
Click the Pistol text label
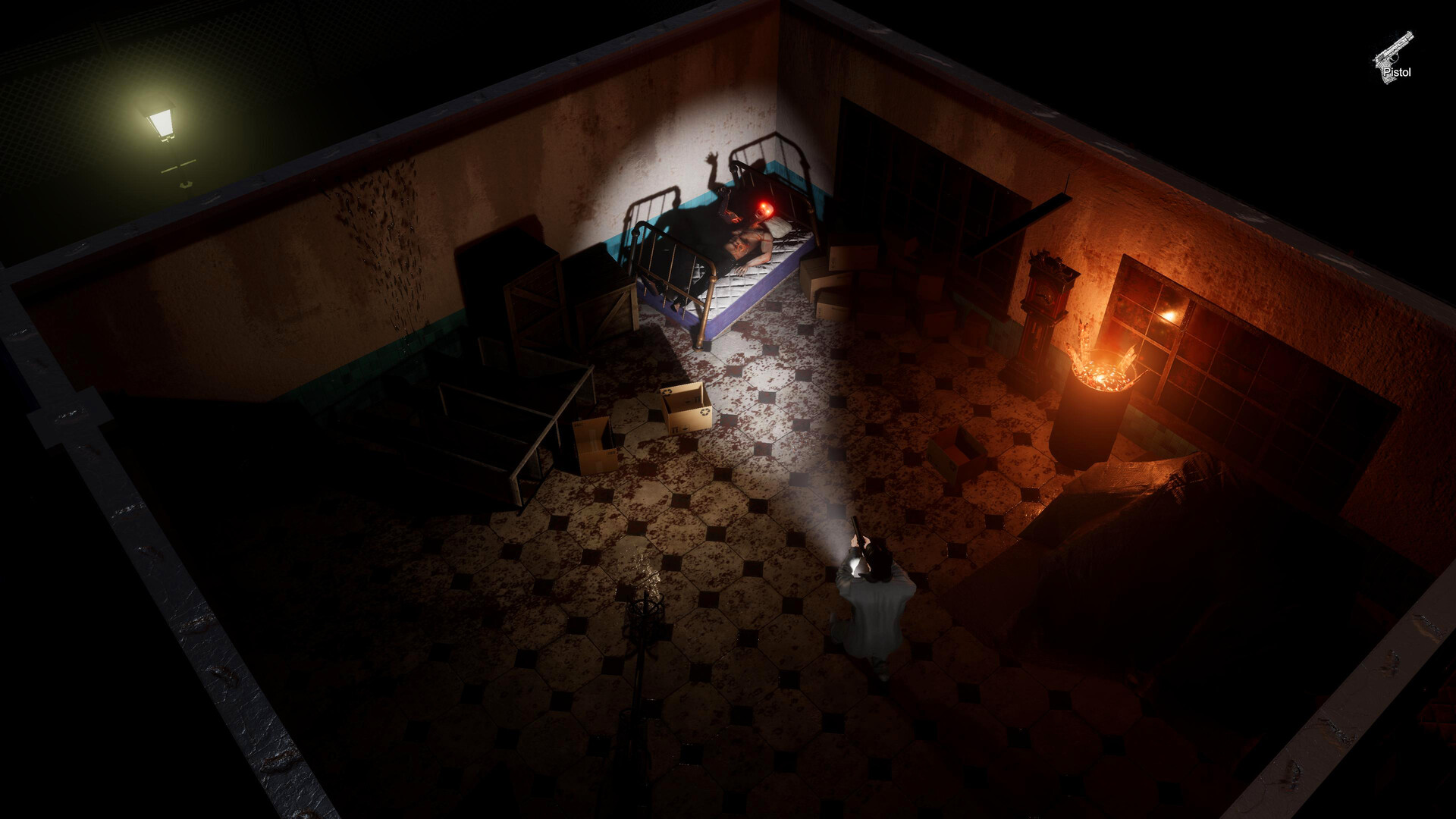coord(1398,72)
